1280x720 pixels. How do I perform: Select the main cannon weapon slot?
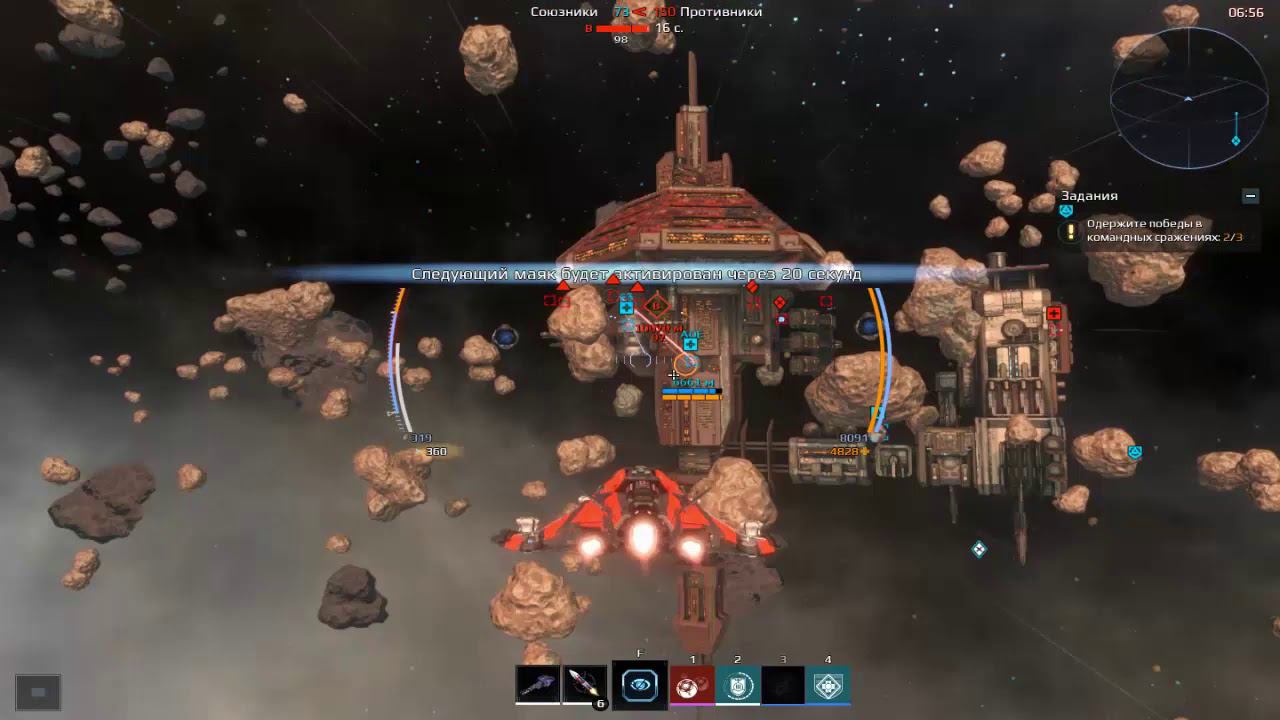click(537, 685)
